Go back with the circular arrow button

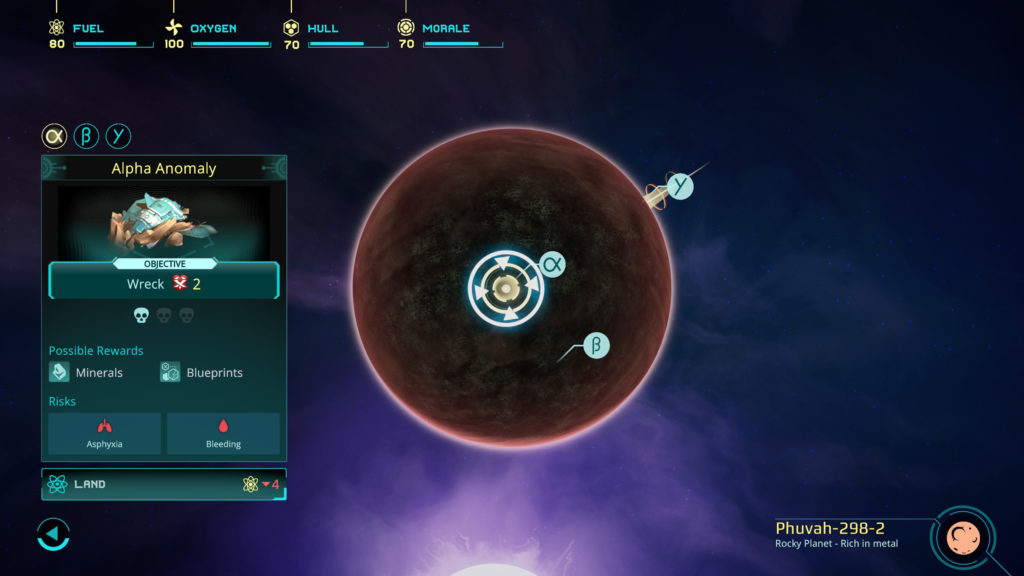tap(53, 534)
